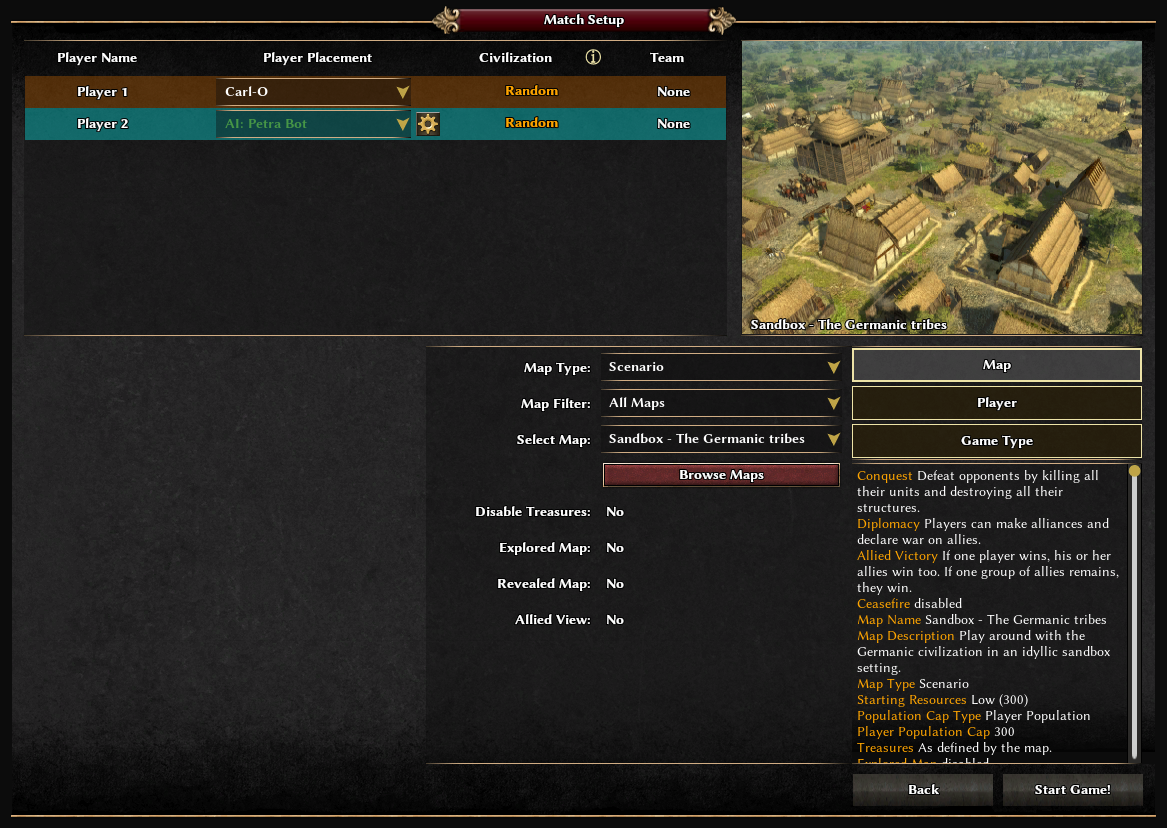Image resolution: width=1167 pixels, height=828 pixels.
Task: Open the Select Map dropdown
Action: coord(721,439)
